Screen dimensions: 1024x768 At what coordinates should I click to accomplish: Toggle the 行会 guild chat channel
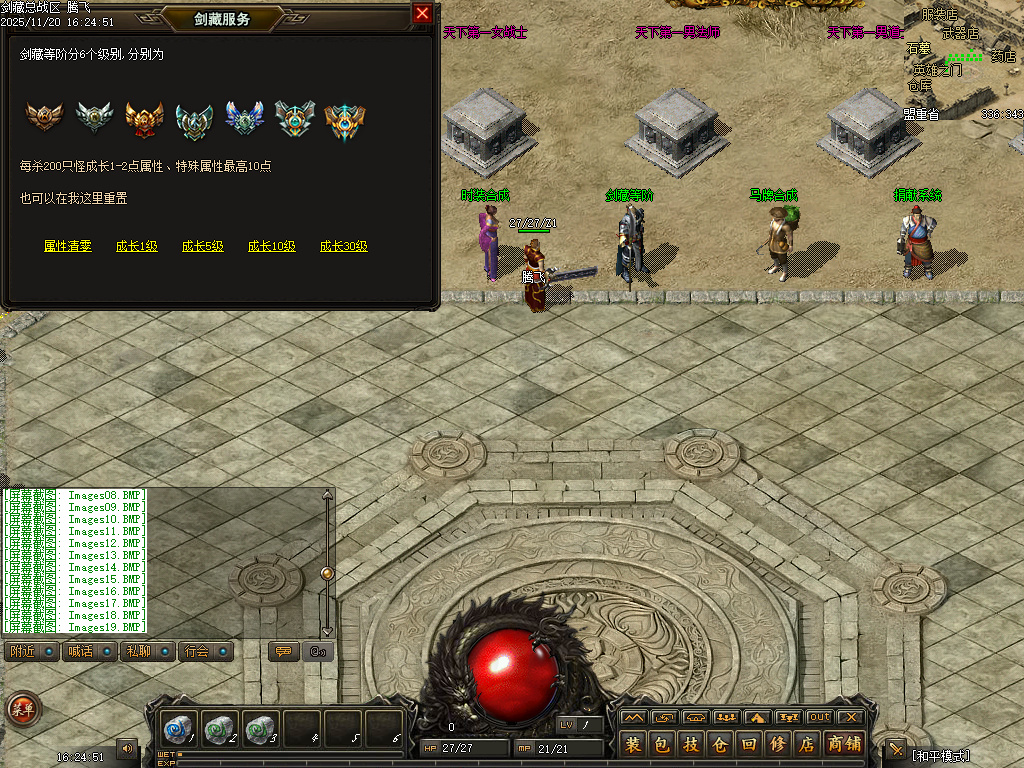coord(206,652)
